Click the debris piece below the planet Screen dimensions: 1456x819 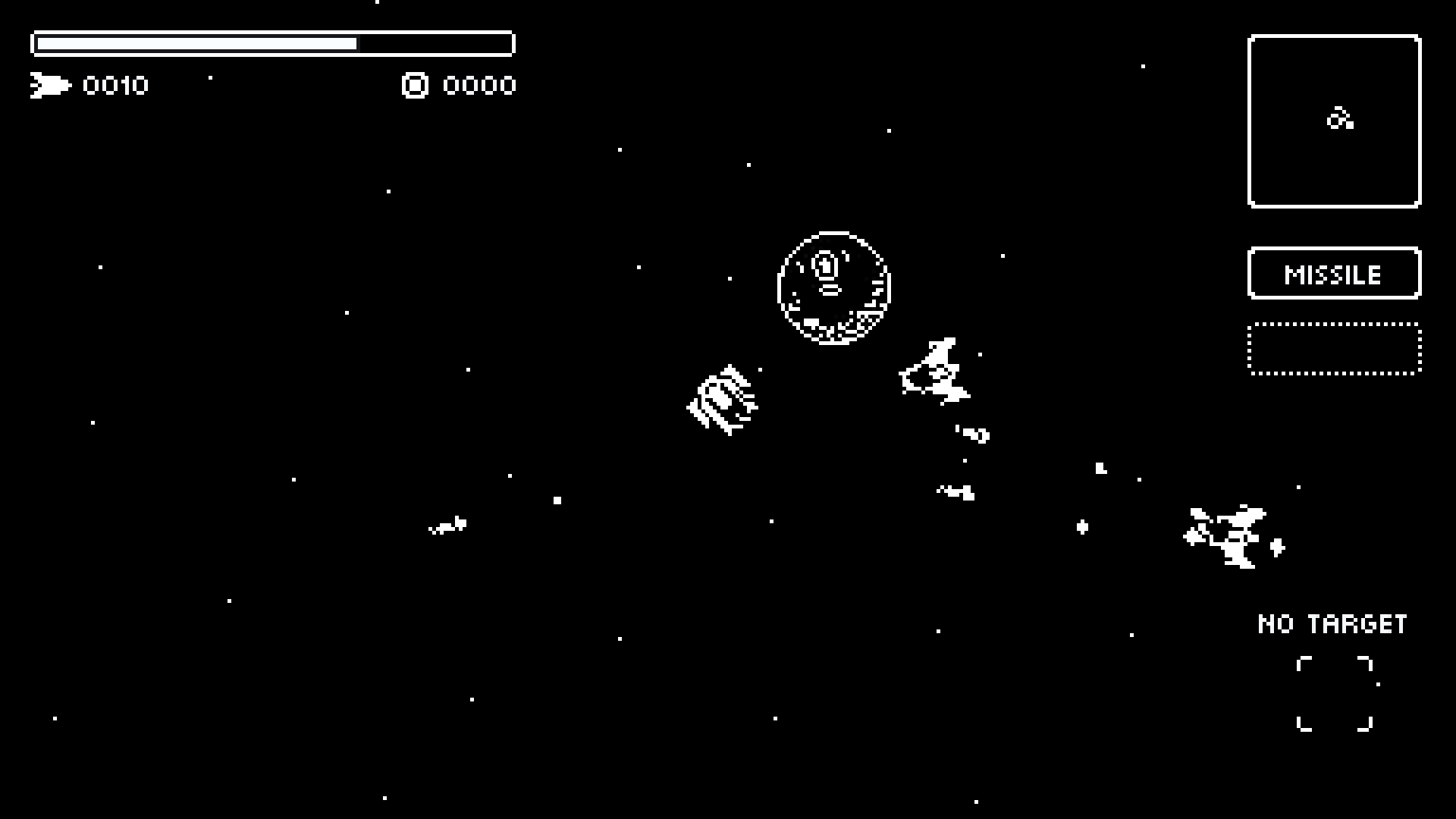(954, 491)
